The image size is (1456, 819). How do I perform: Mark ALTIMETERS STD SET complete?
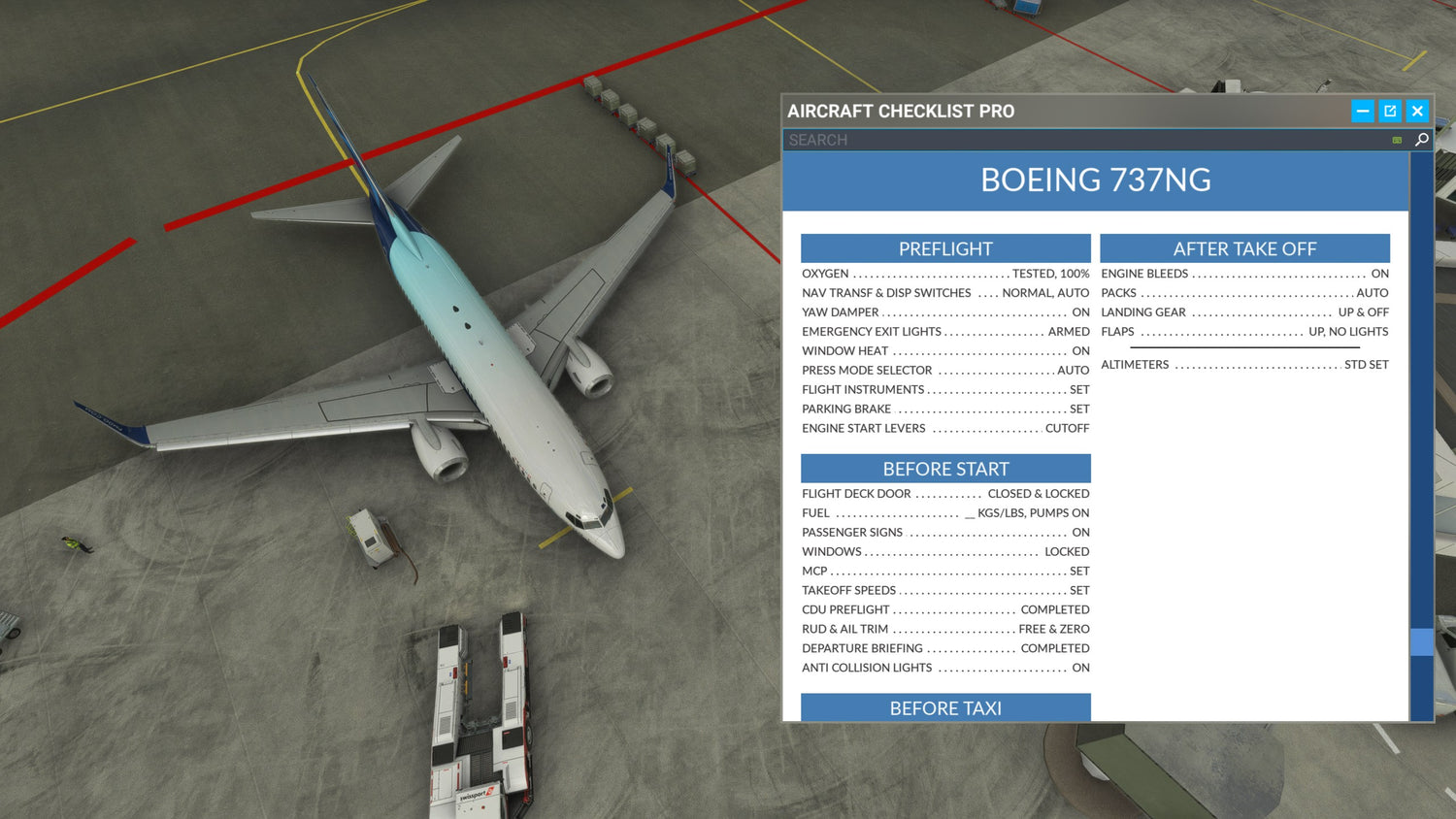click(x=1245, y=364)
